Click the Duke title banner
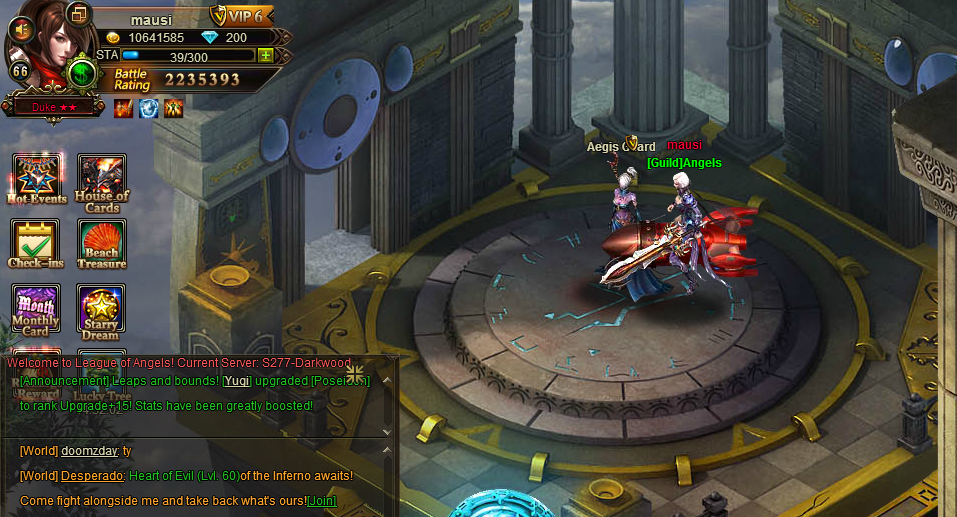This screenshot has height=517, width=957. click(53, 105)
